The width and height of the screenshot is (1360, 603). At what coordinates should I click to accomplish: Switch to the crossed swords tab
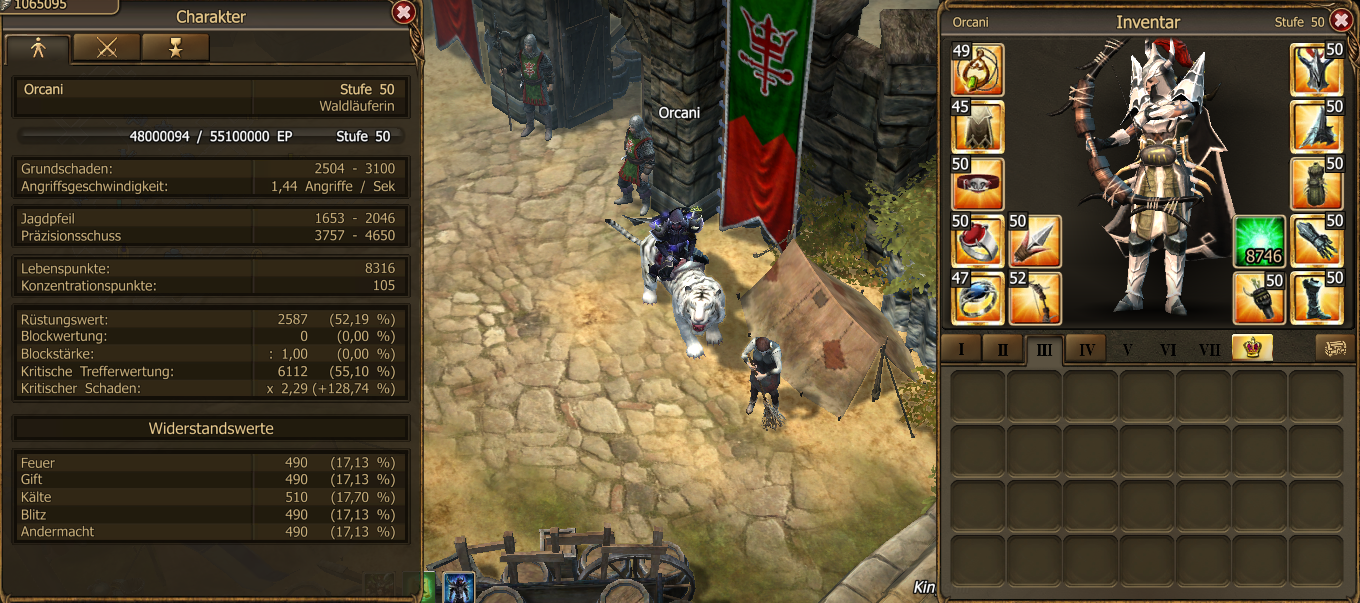click(x=106, y=48)
